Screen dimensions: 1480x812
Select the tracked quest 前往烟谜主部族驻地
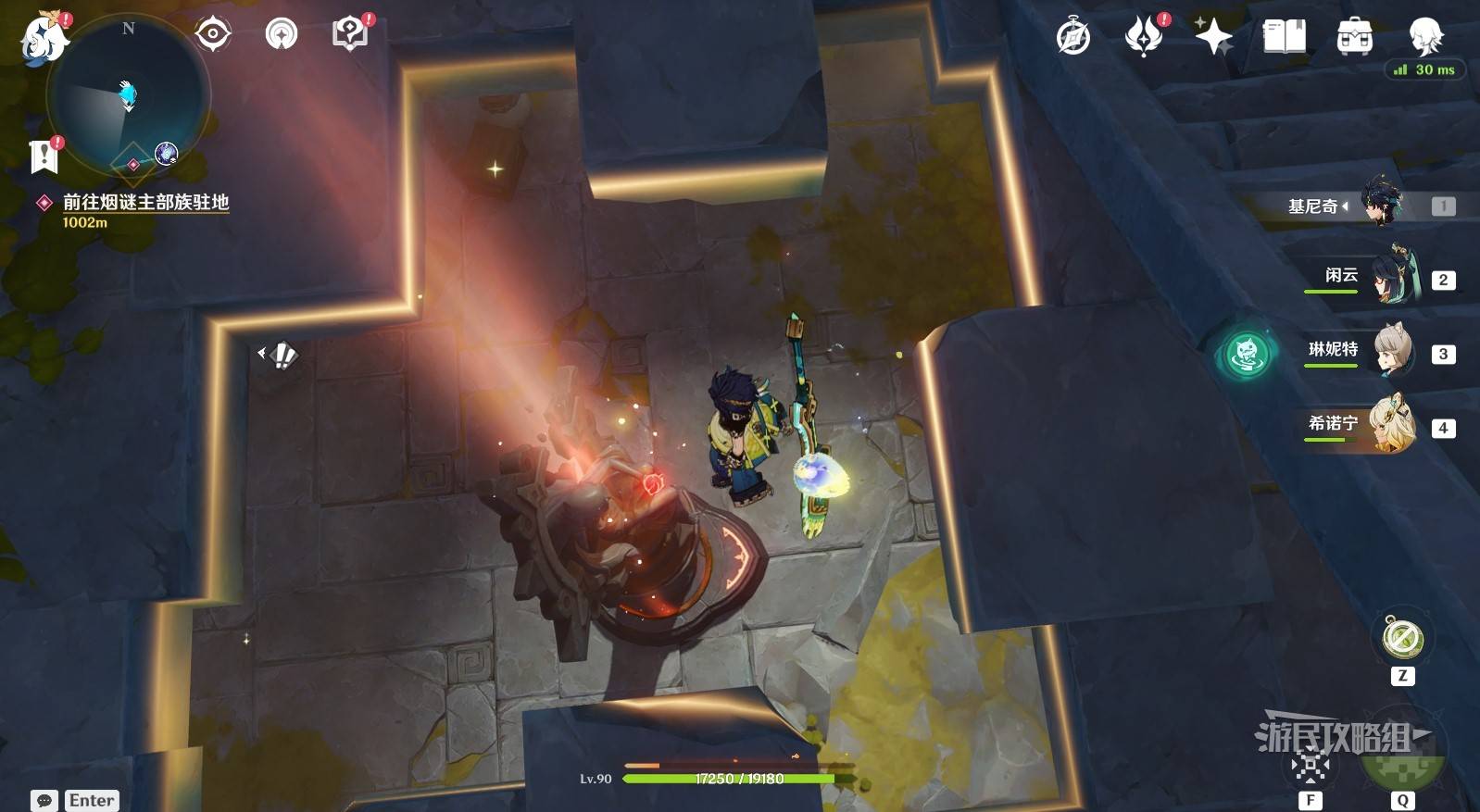coord(144,202)
